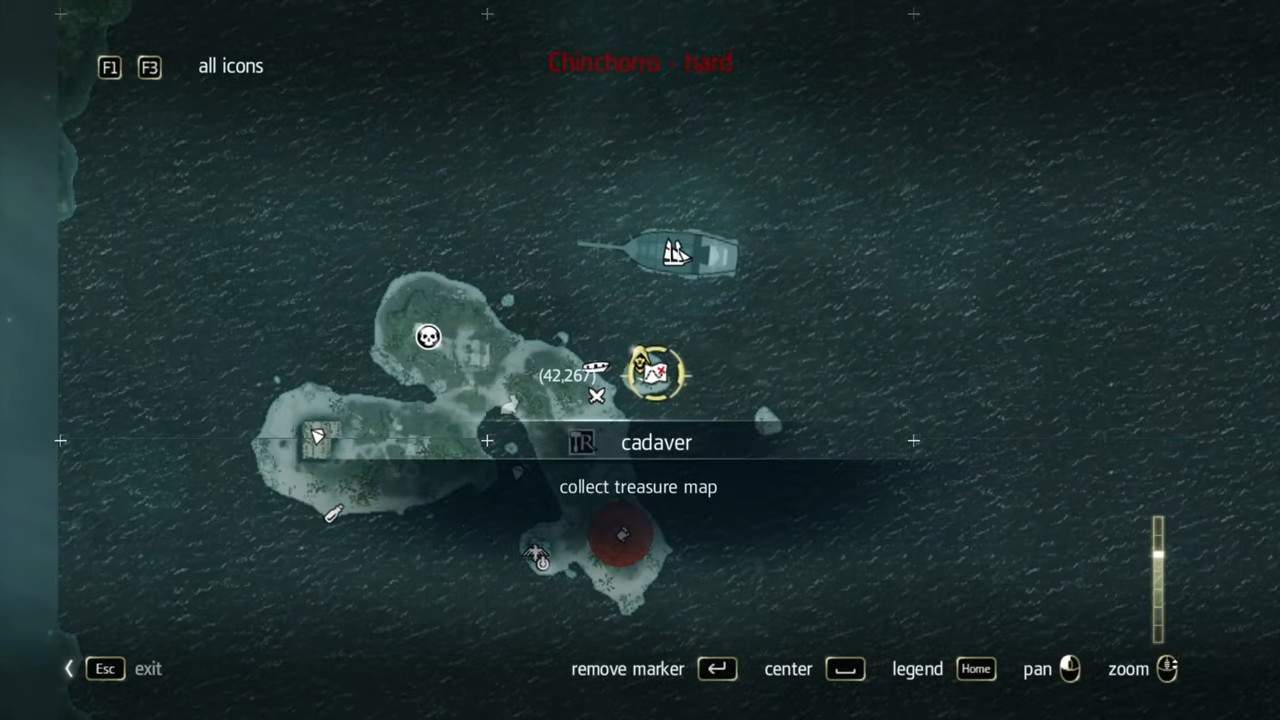Toggle the all icons filter display

[231, 66]
